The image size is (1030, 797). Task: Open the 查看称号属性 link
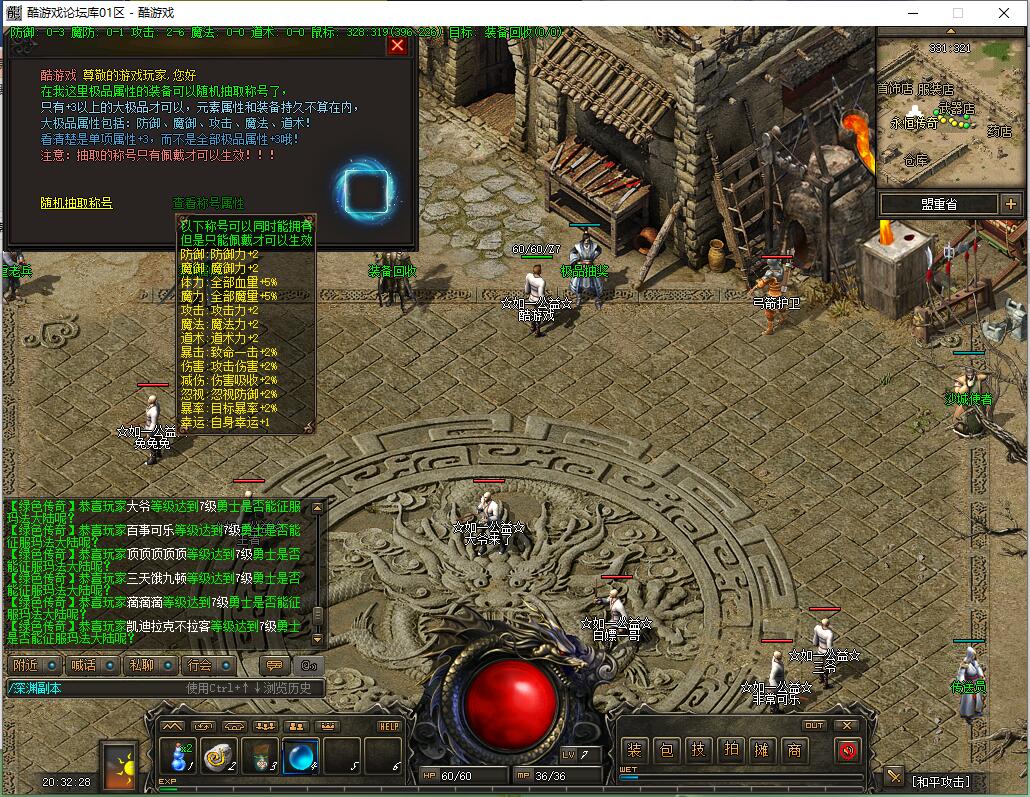pyautogui.click(x=208, y=203)
